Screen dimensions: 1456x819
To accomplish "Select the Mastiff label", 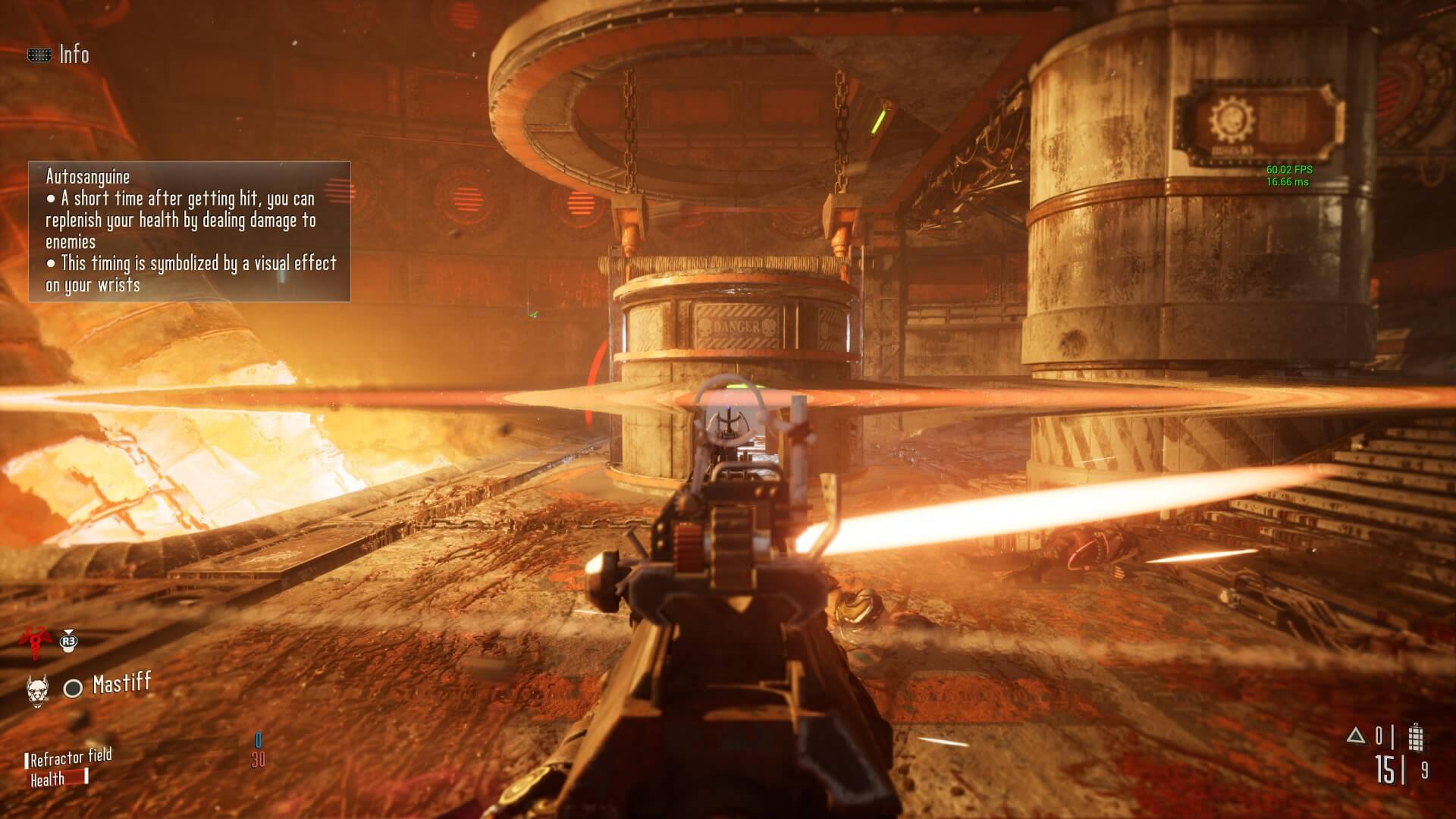I will 121,684.
